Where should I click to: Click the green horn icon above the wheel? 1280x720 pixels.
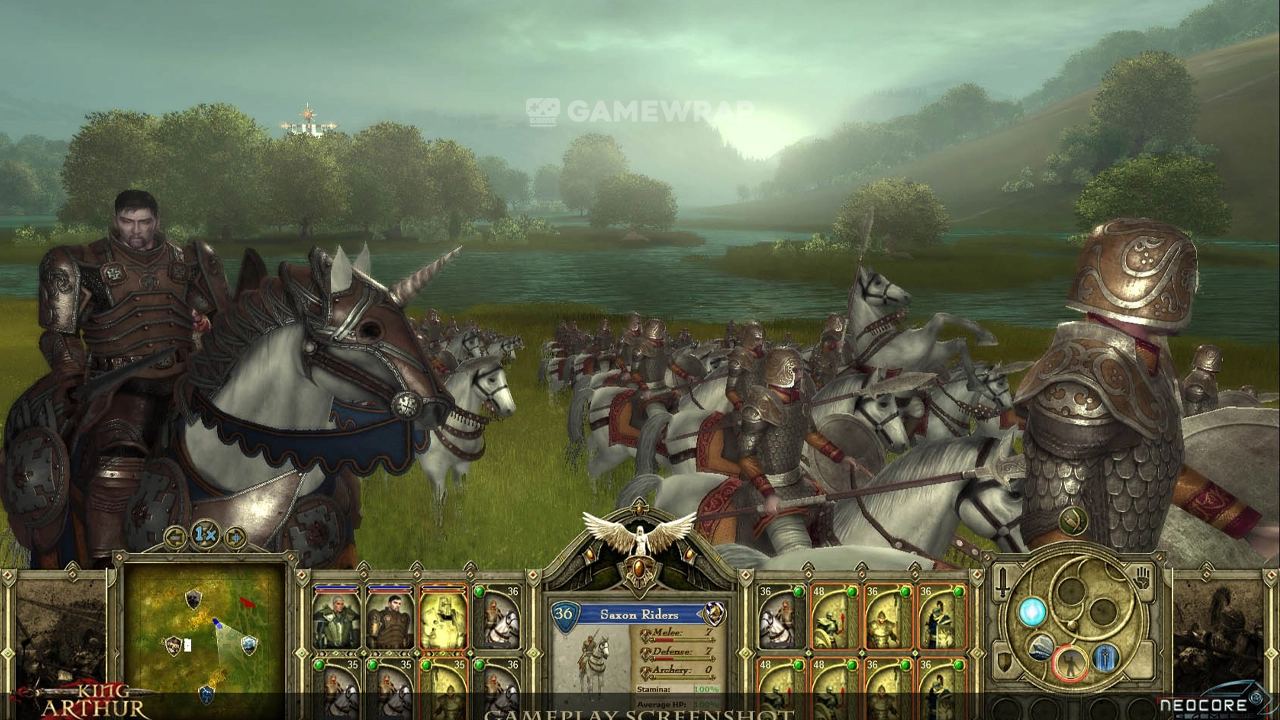point(1072,520)
